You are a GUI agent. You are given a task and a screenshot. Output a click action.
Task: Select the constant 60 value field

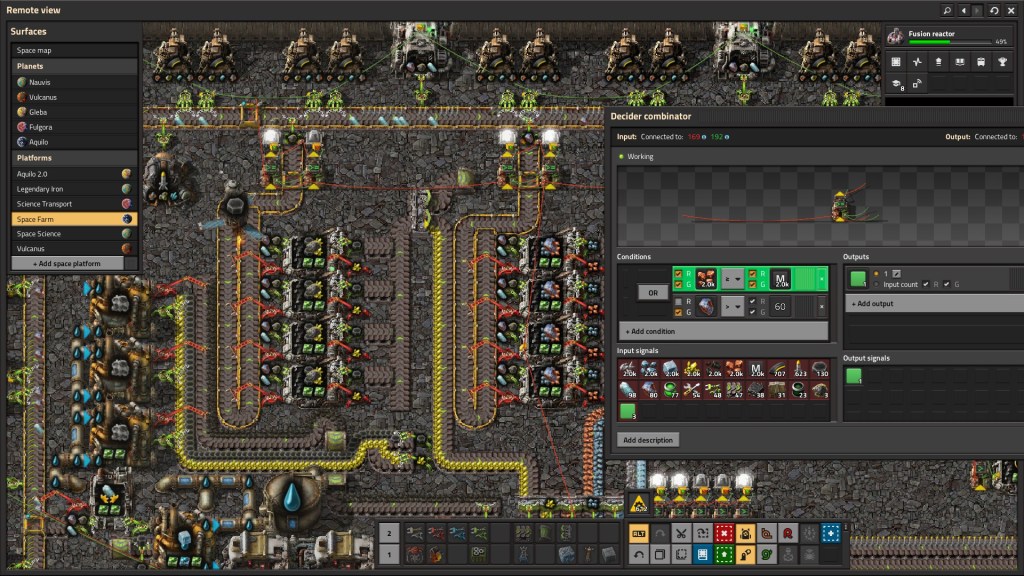(780, 306)
